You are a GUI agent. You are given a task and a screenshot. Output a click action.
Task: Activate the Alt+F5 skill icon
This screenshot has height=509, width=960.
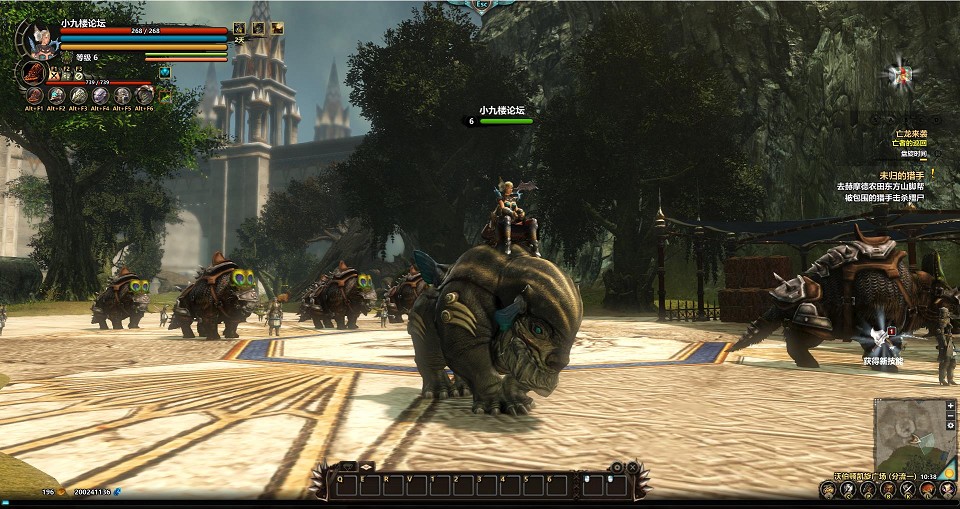tap(122, 95)
